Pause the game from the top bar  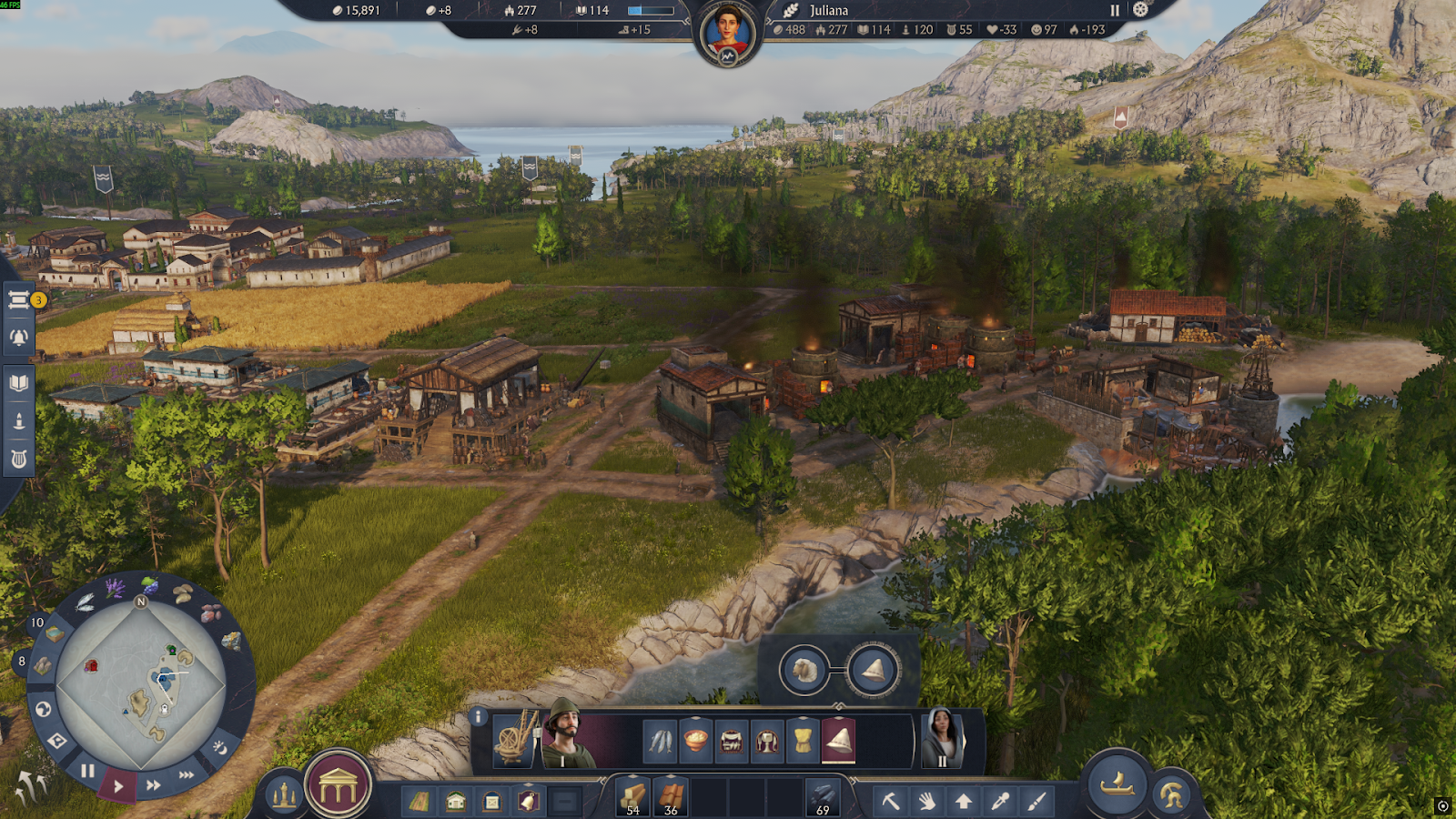click(x=1115, y=10)
